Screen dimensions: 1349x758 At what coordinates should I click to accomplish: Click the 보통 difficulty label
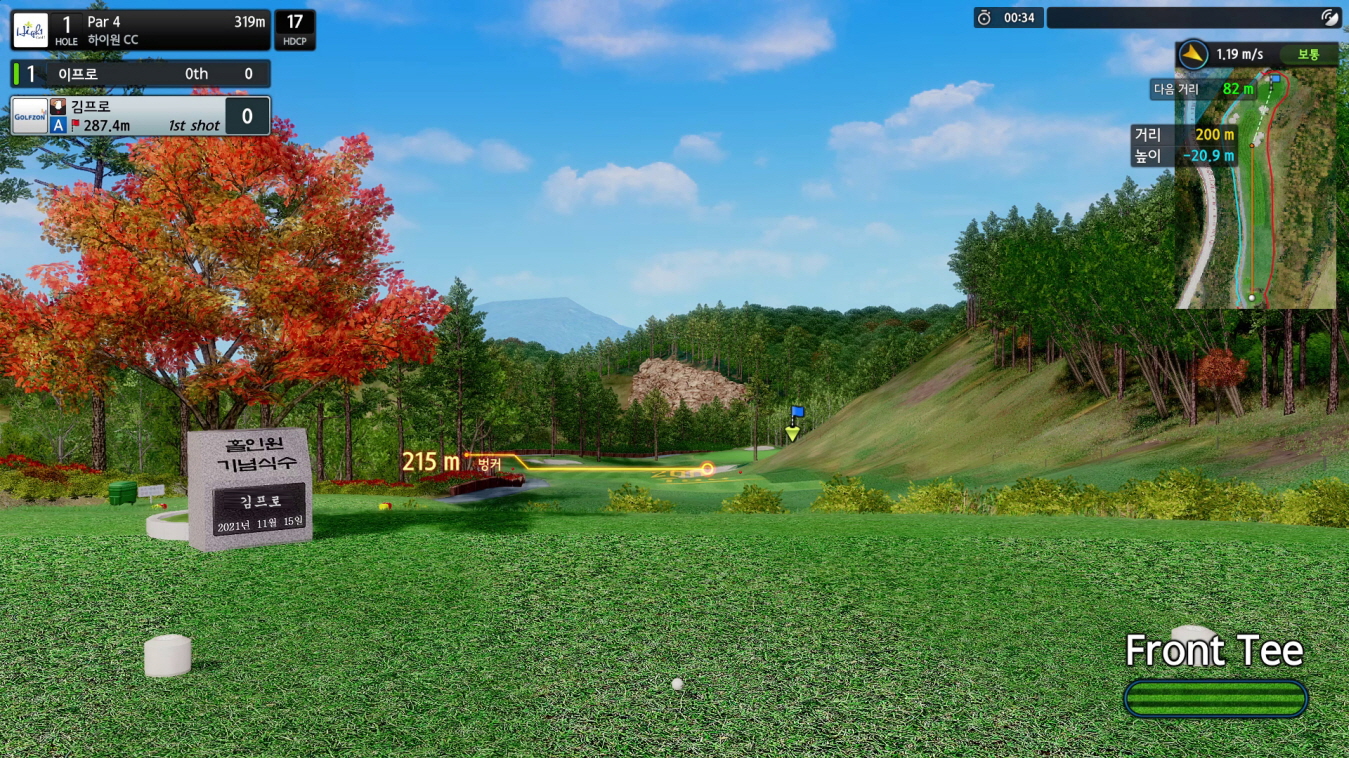(x=1309, y=55)
